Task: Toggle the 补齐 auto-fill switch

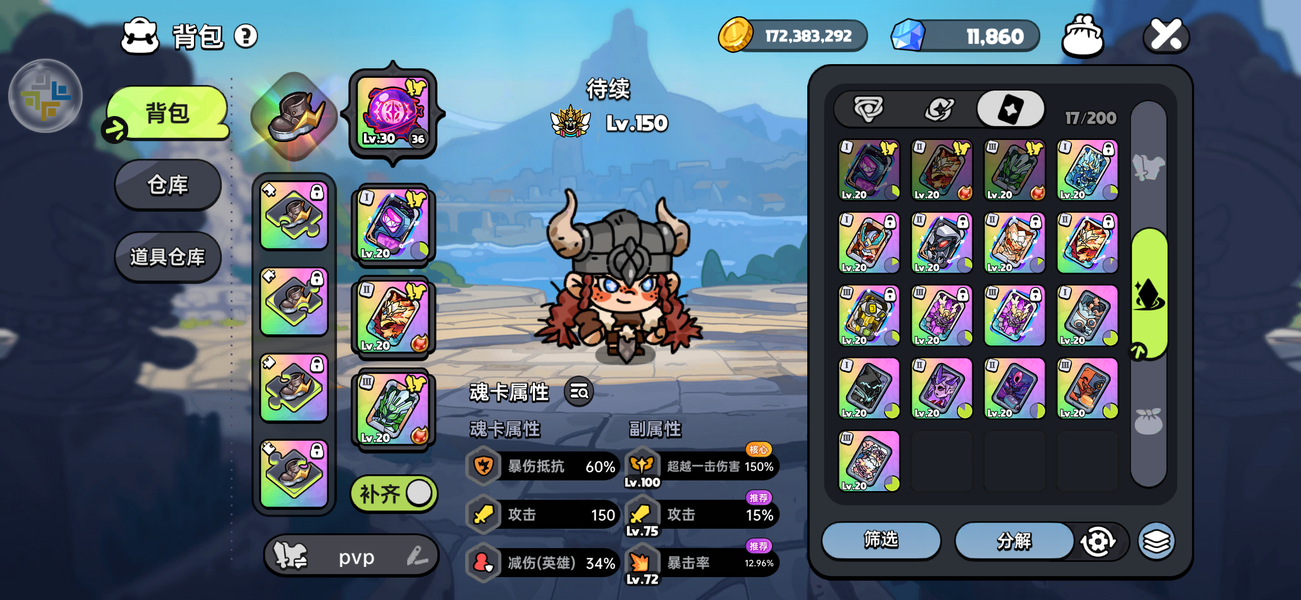Action: point(394,493)
